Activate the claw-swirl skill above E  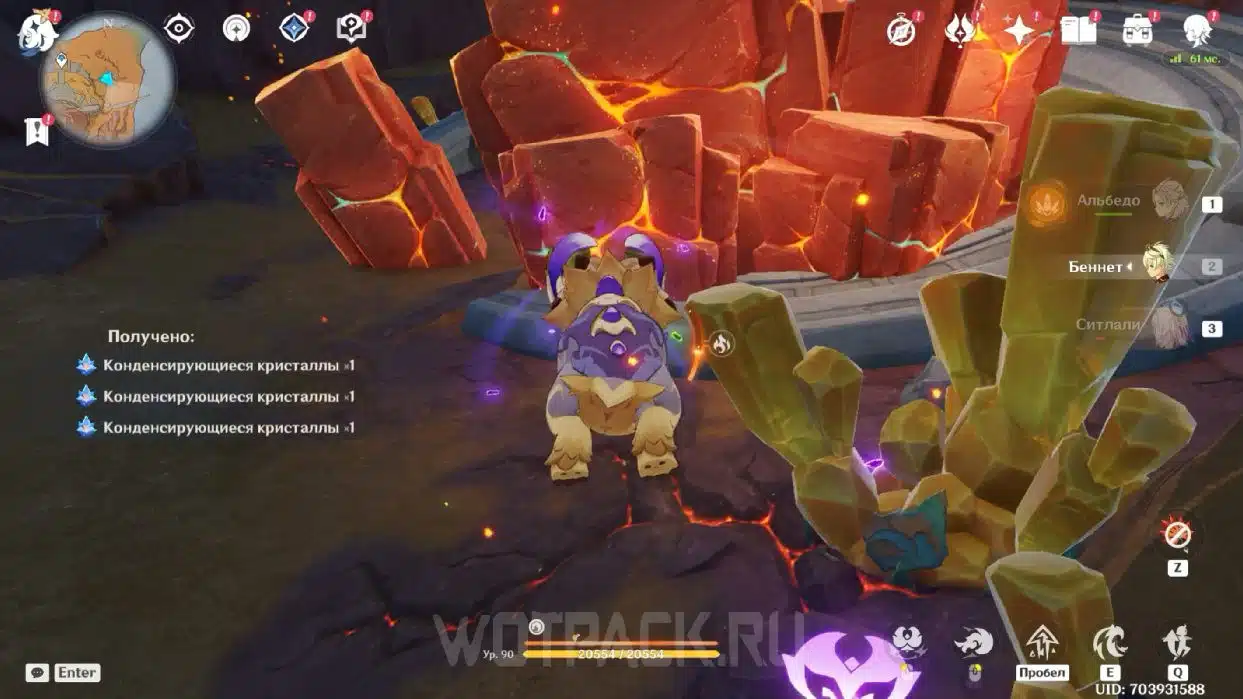(1109, 641)
